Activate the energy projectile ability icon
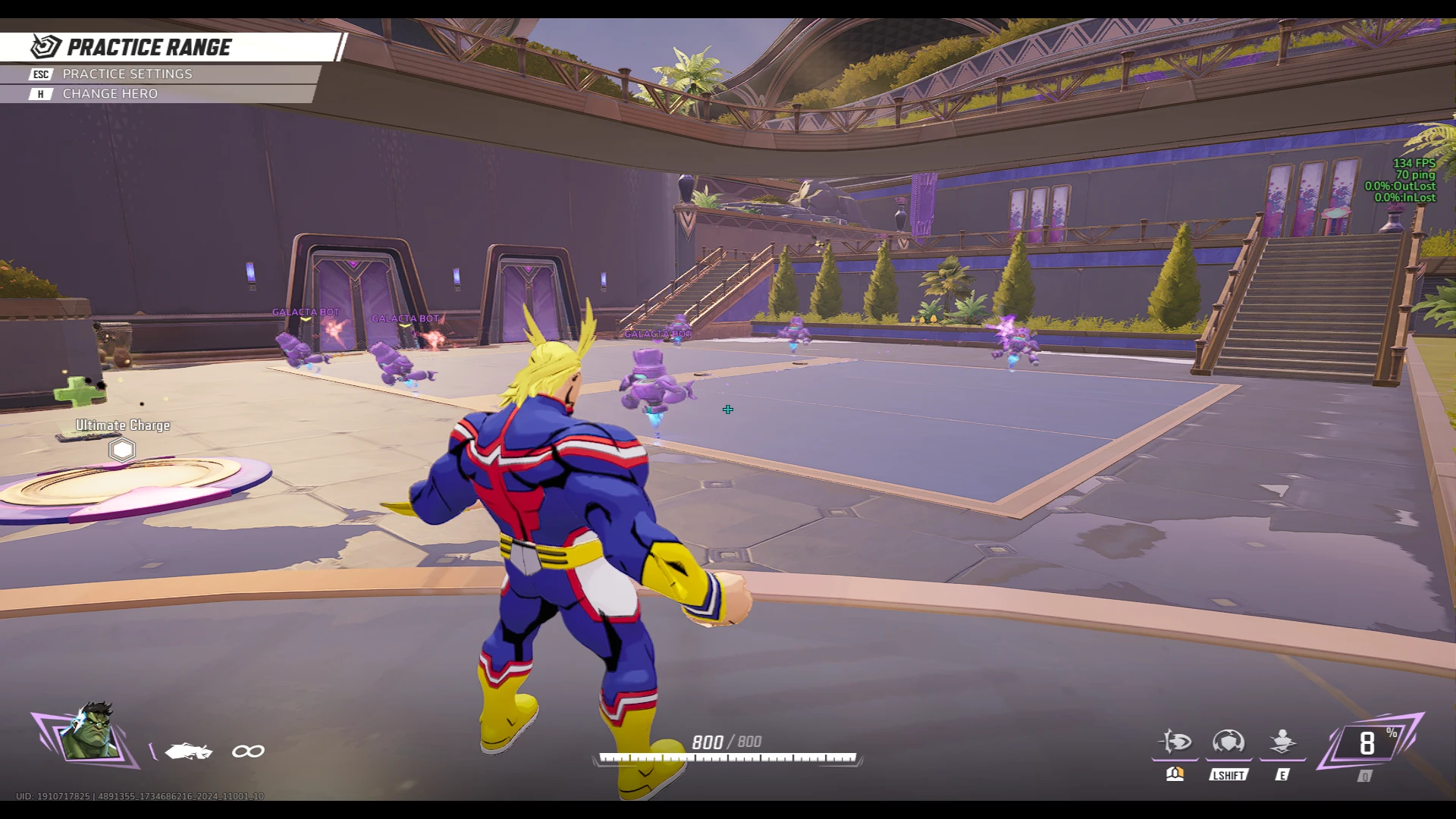The image size is (1456, 819). click(x=1175, y=742)
